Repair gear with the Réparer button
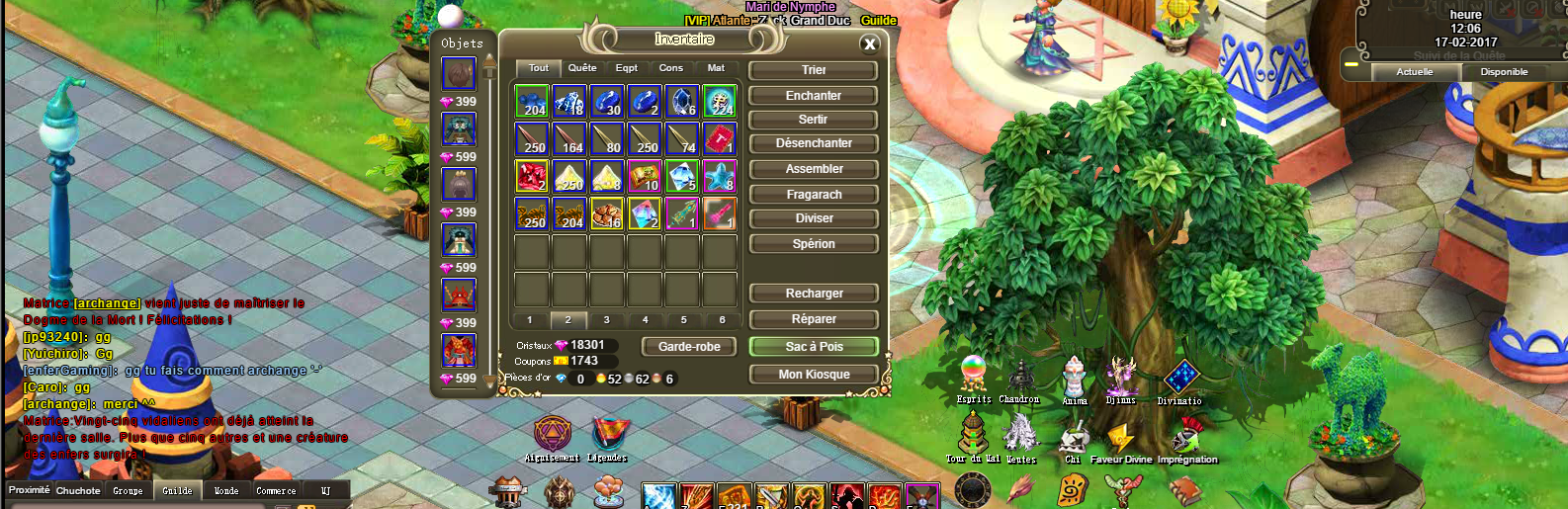 pyautogui.click(x=814, y=319)
